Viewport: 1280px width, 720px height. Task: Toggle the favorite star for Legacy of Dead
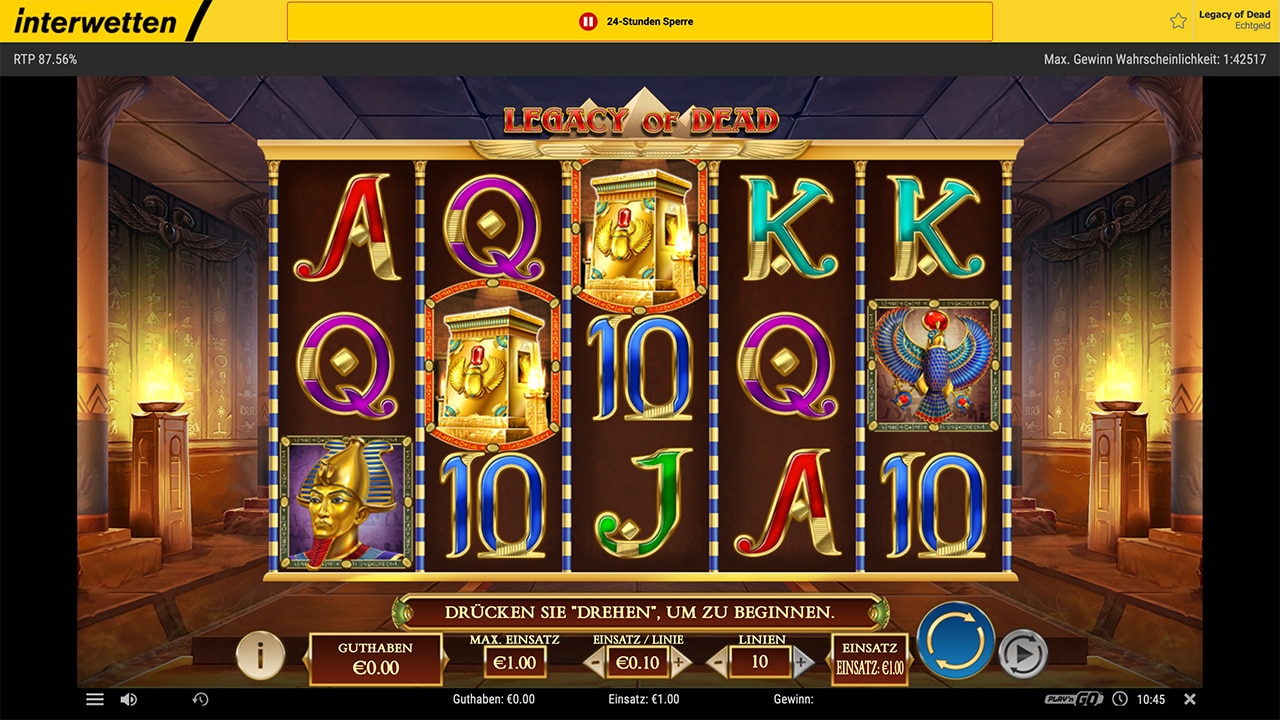(x=1178, y=20)
